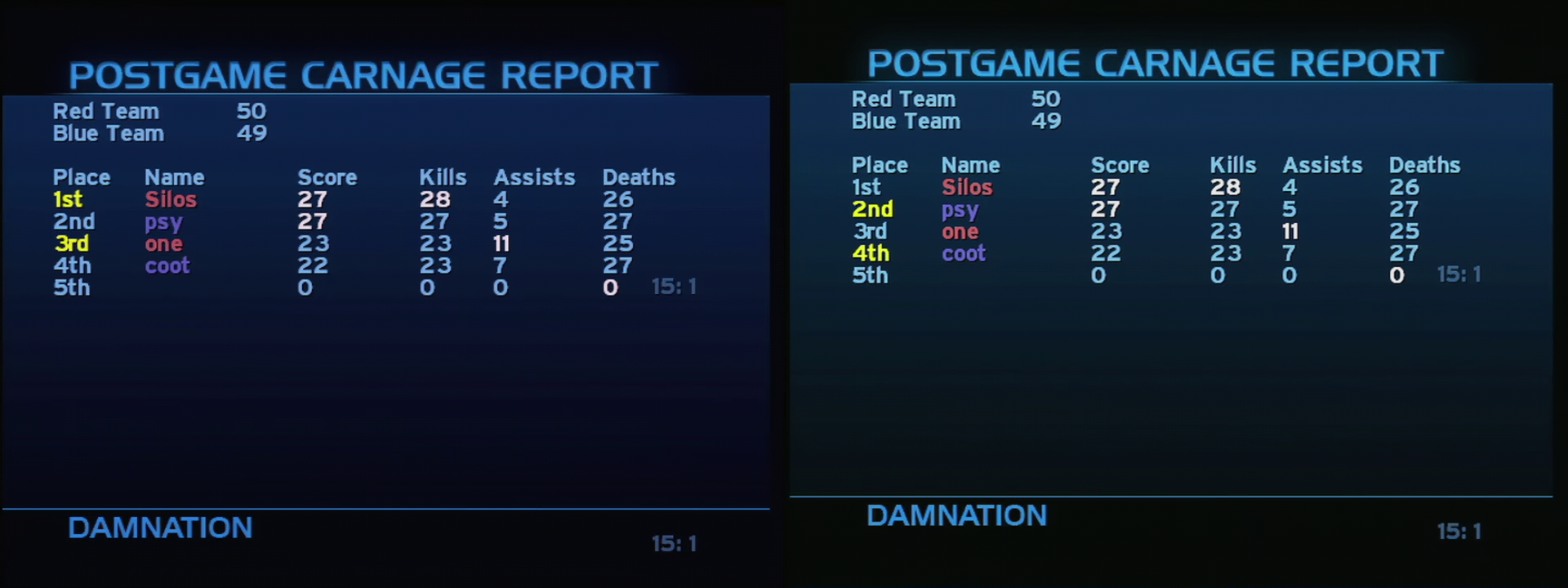
Task: Click the POSTGAME CARNAGE REPORT title on right
Action: click(x=1165, y=63)
